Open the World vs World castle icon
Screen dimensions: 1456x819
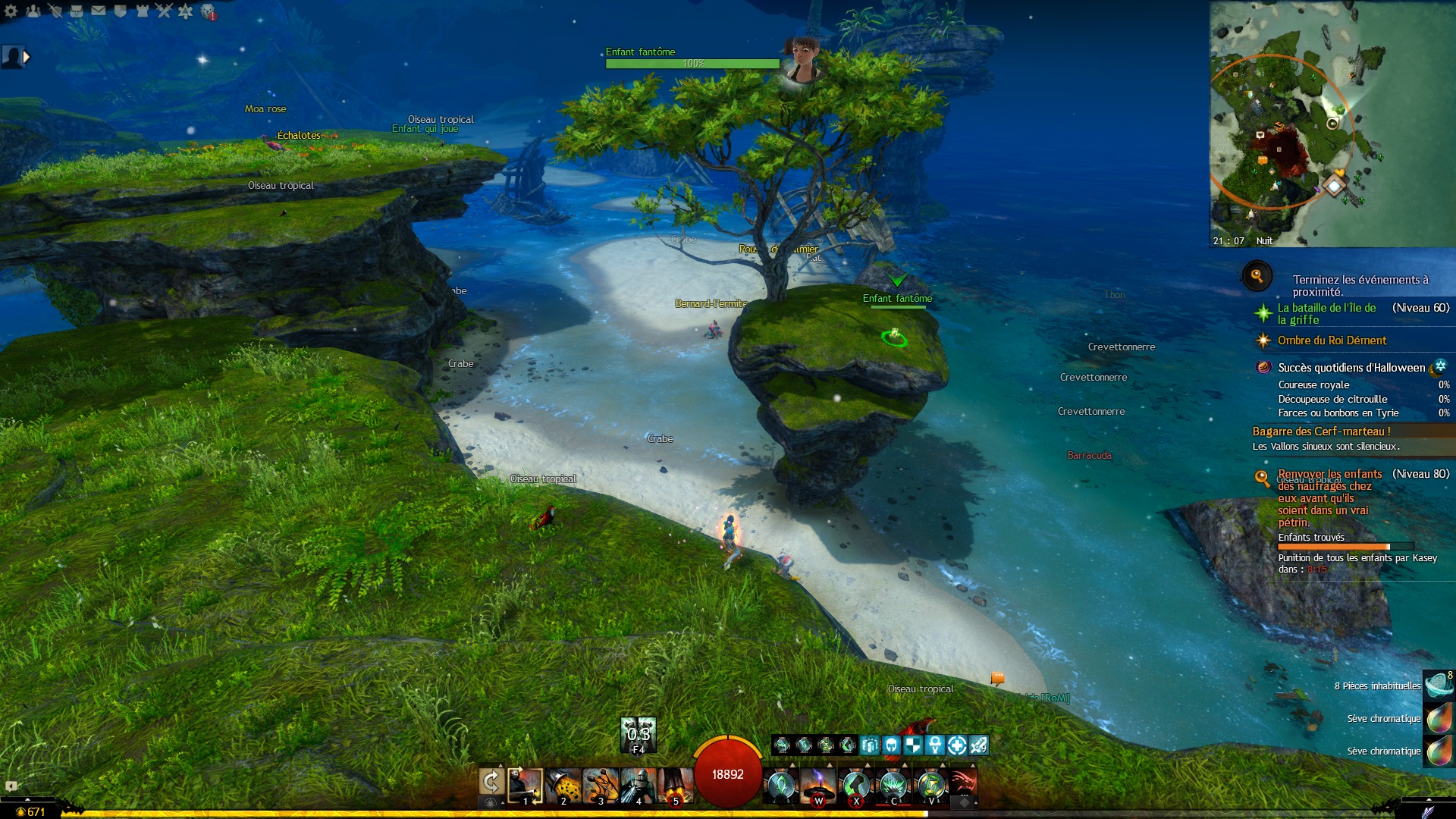point(142,11)
